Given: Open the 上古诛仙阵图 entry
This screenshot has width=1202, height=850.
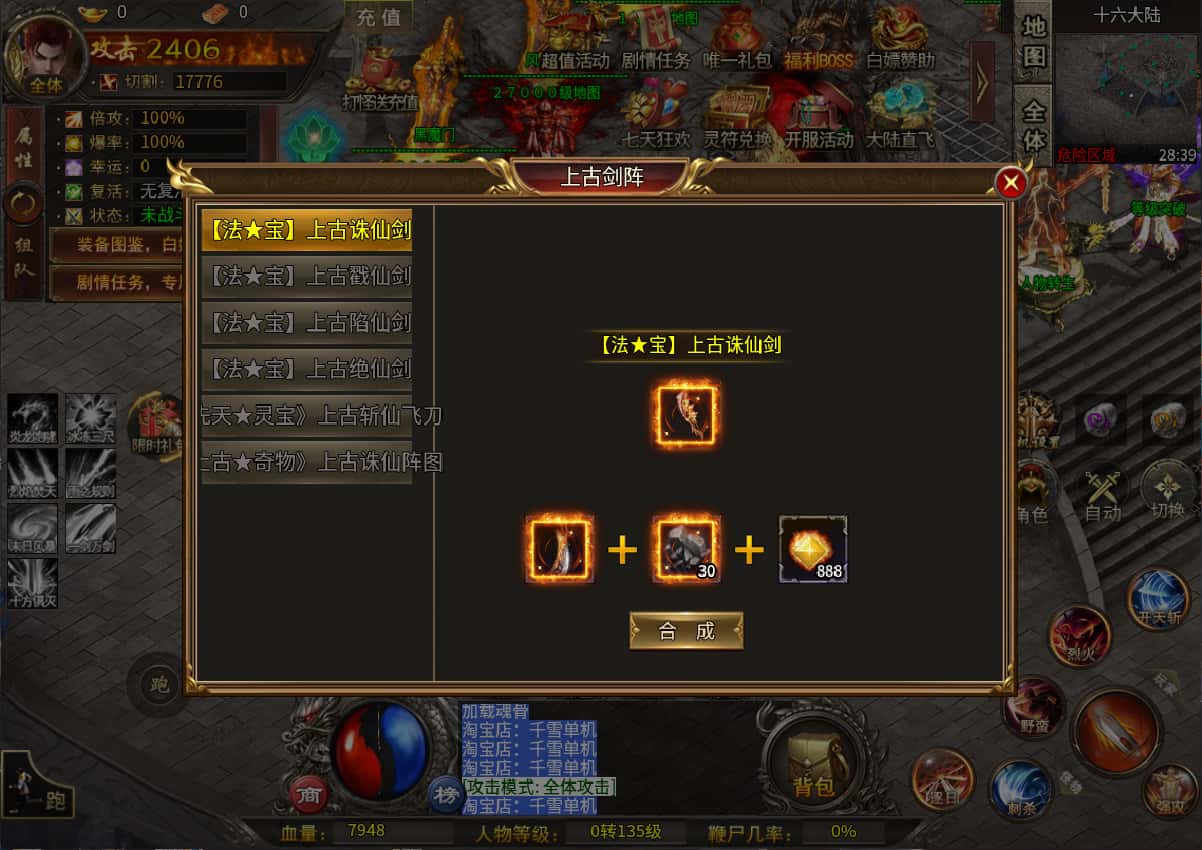Looking at the screenshot, I should pos(307,462).
